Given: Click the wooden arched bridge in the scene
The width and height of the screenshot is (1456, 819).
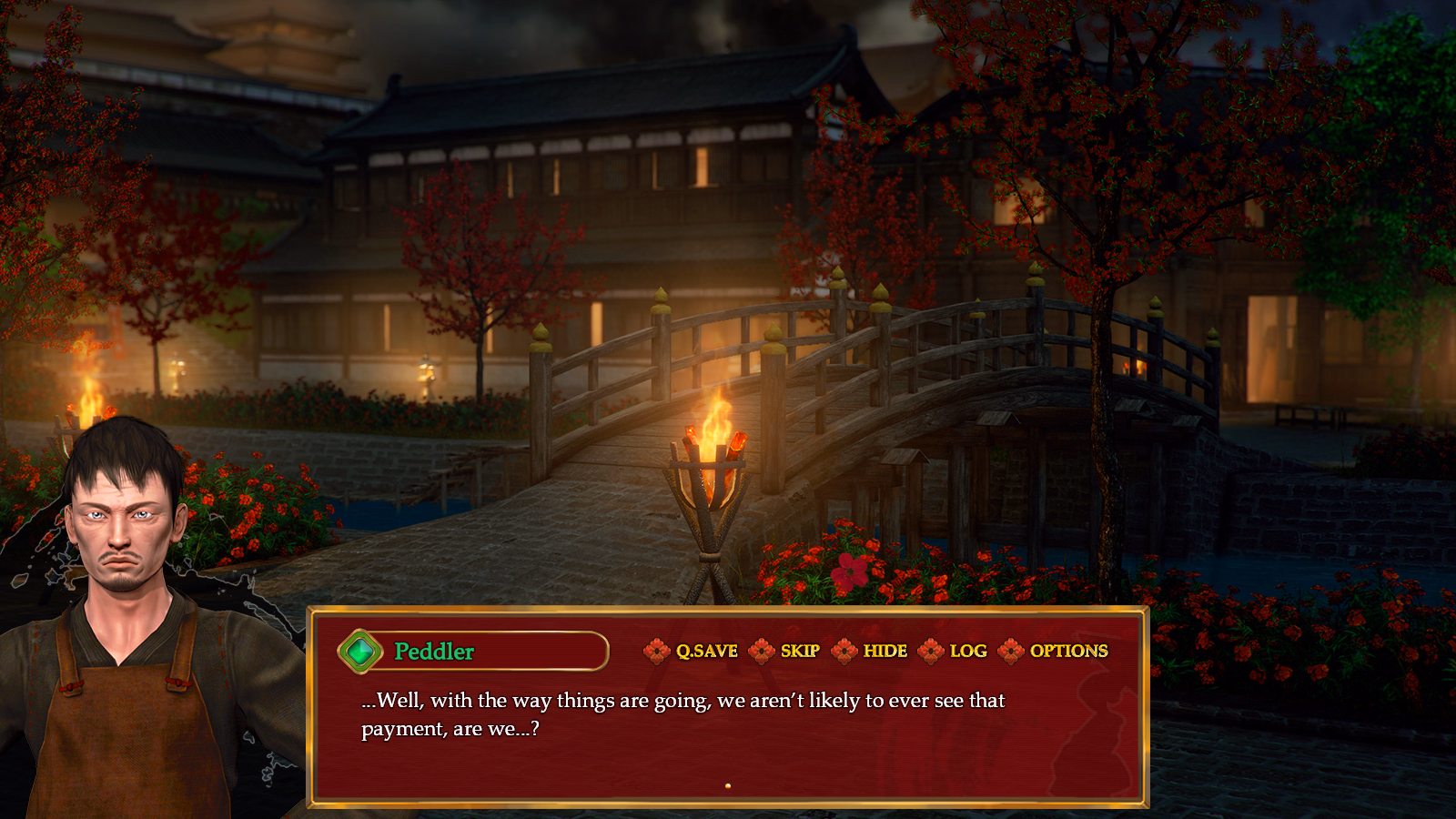Looking at the screenshot, I should (x=910, y=364).
